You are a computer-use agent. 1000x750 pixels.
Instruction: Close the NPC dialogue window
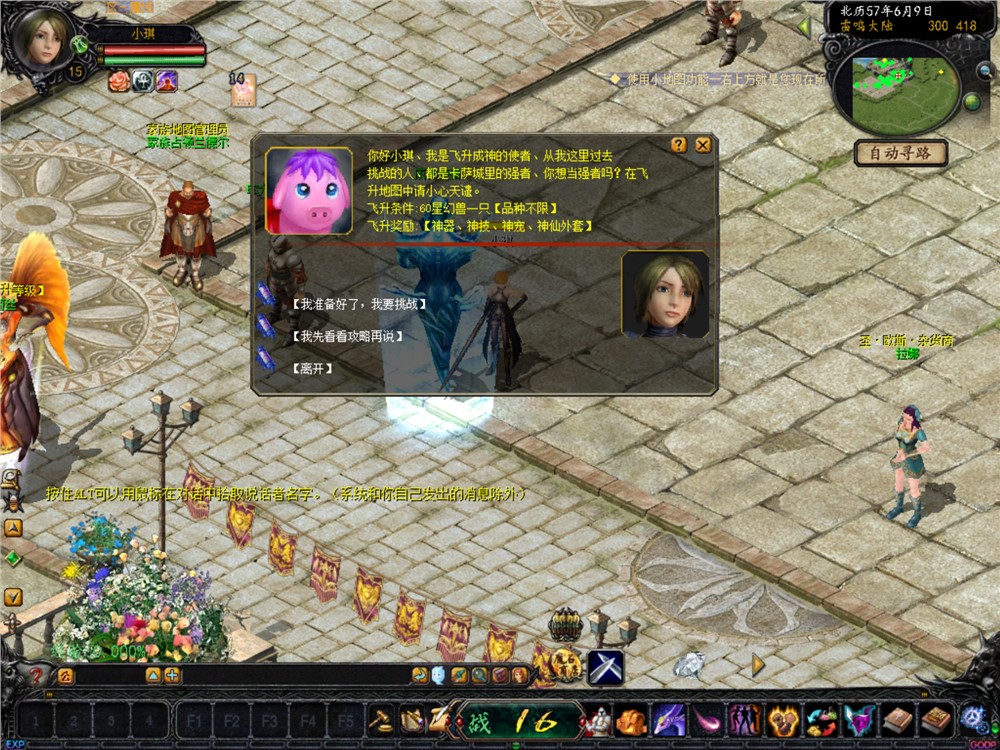[x=703, y=145]
